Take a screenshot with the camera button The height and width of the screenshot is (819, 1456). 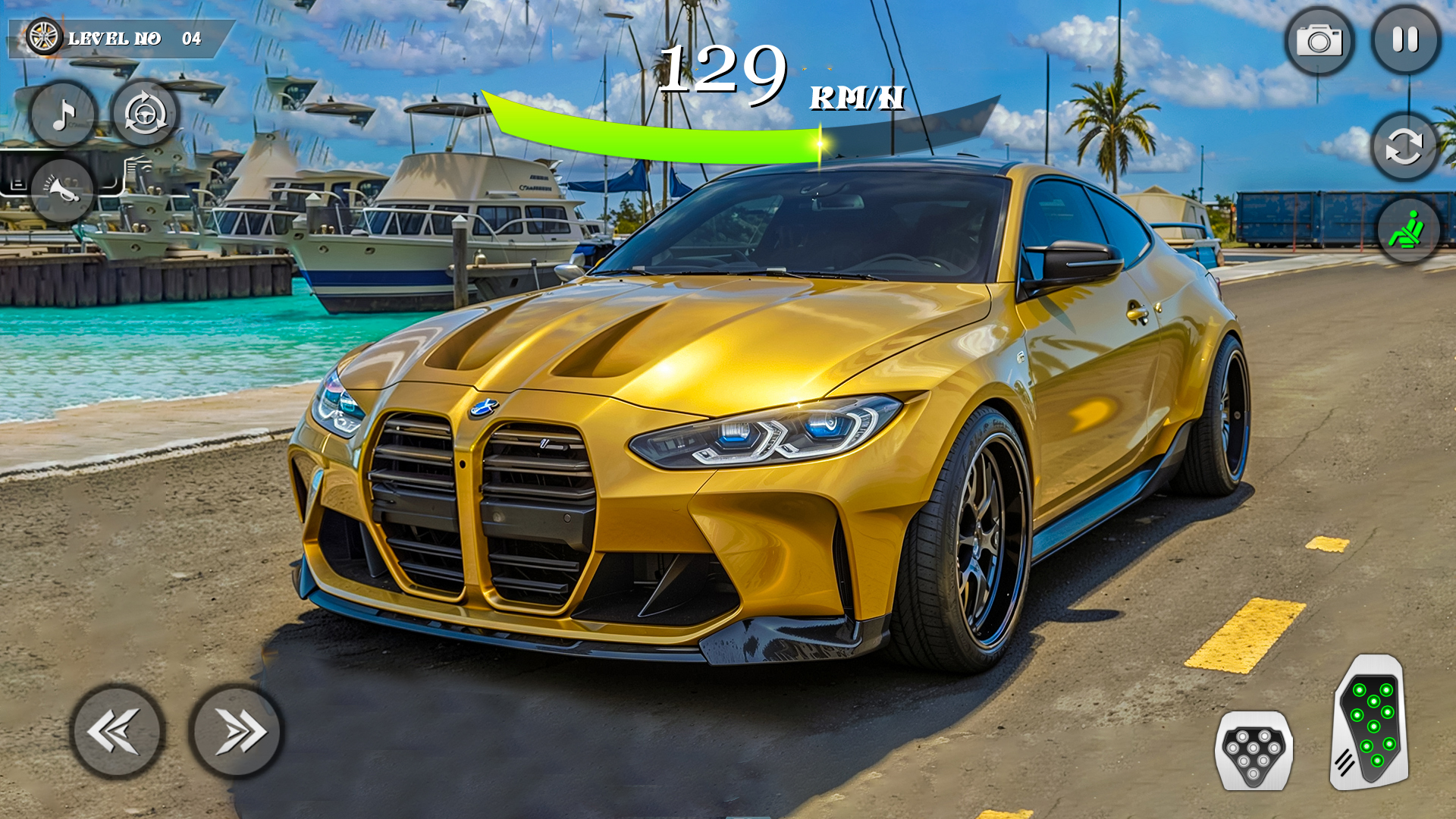pos(1319,41)
